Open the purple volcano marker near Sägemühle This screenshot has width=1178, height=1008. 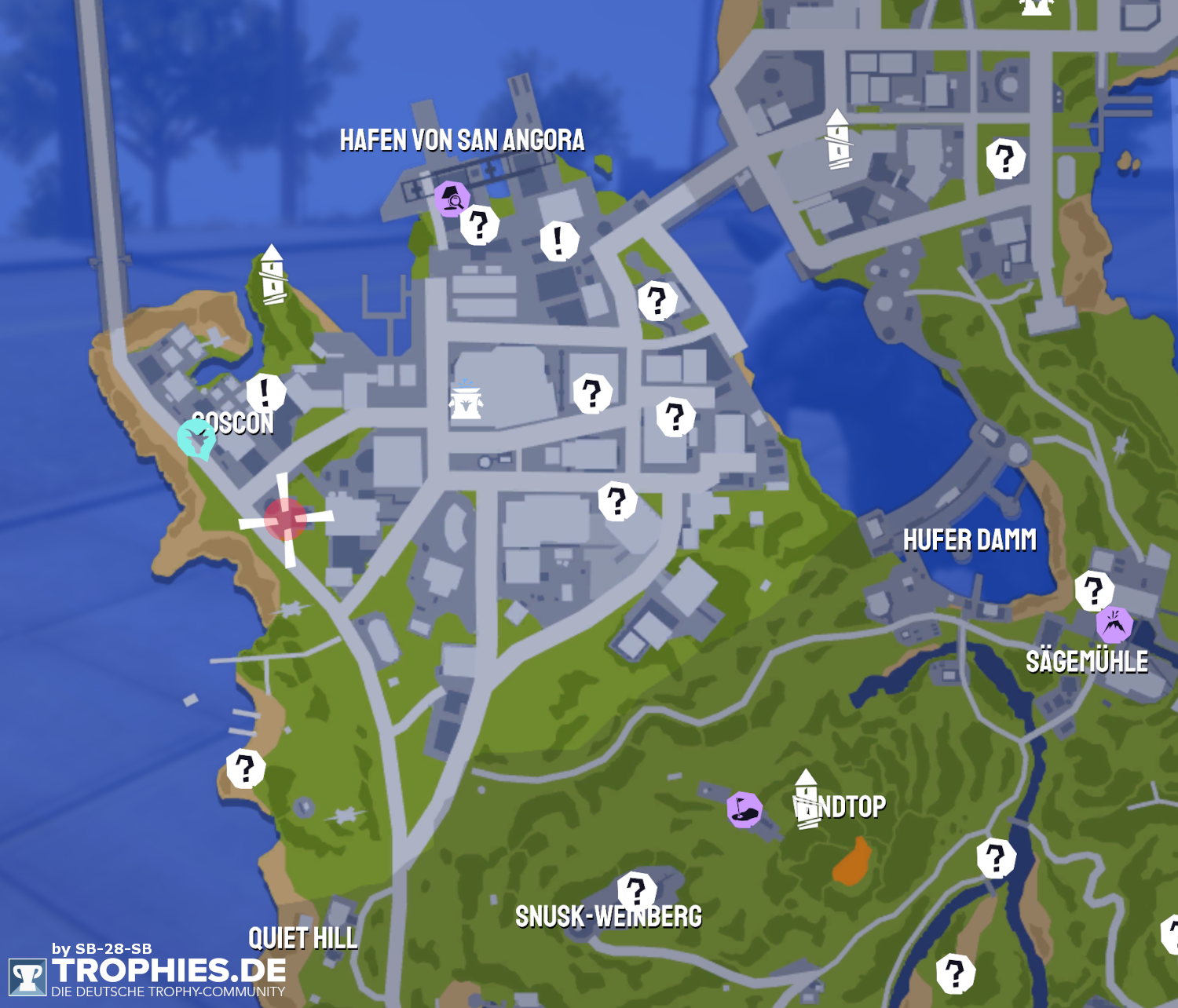pyautogui.click(x=1114, y=625)
